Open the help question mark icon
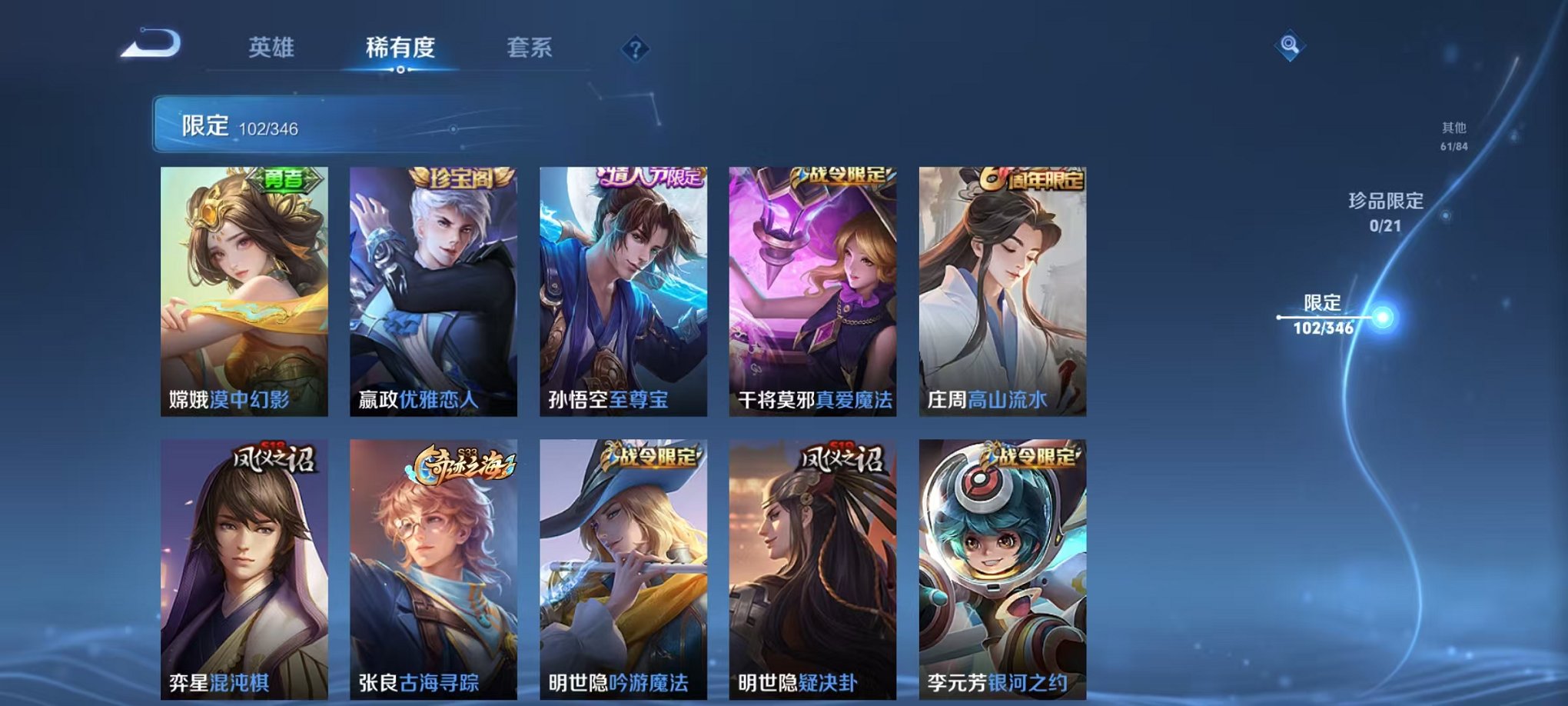 [x=633, y=50]
